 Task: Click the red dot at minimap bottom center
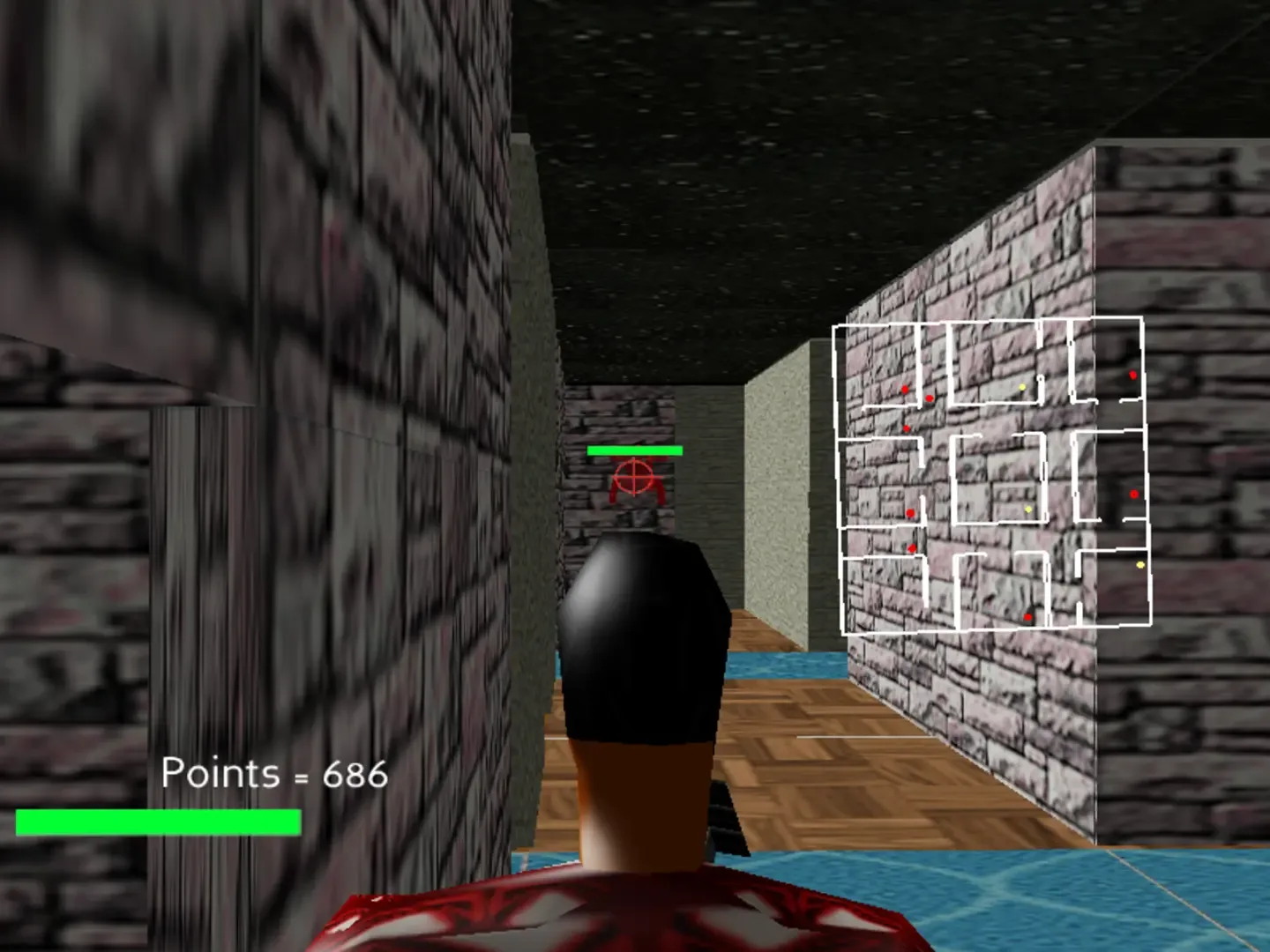[x=1027, y=617]
